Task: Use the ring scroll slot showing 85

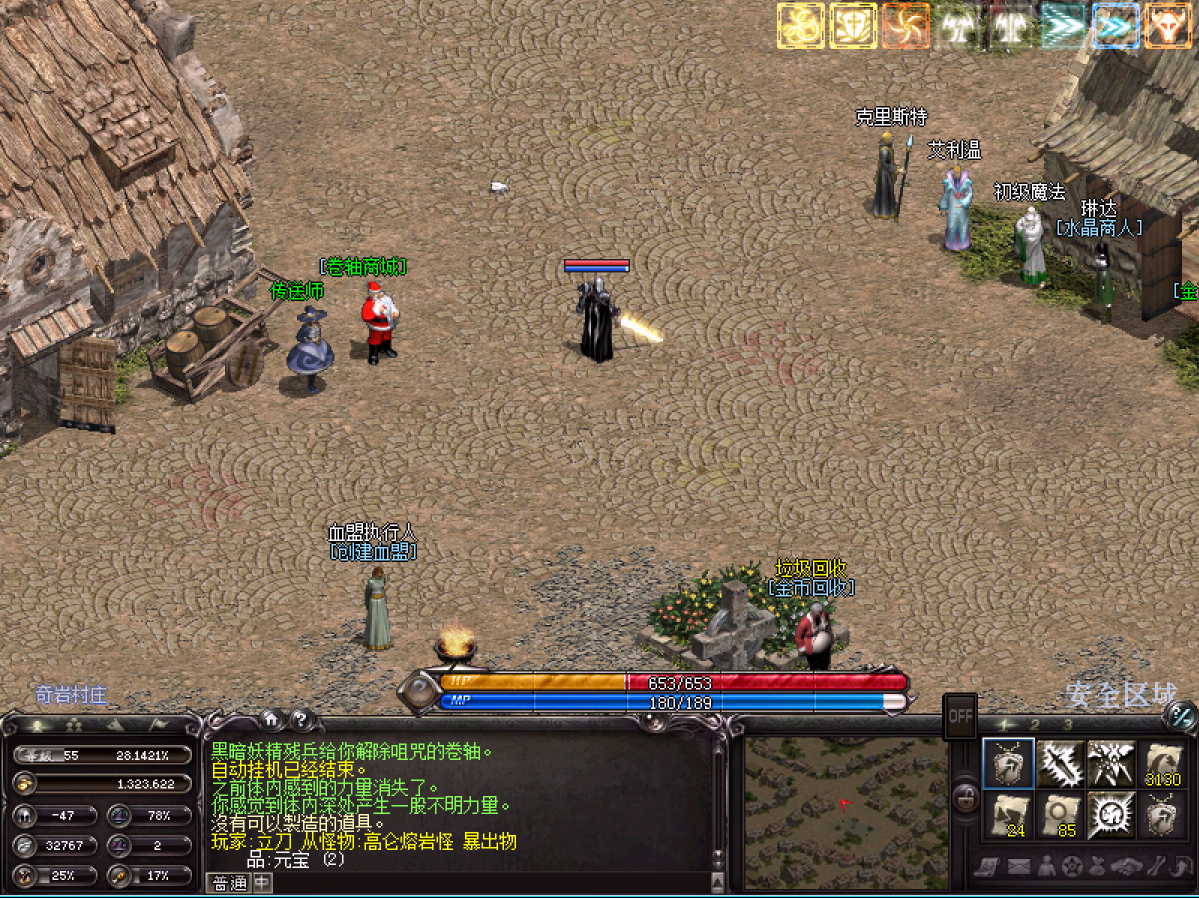Action: (x=1060, y=815)
